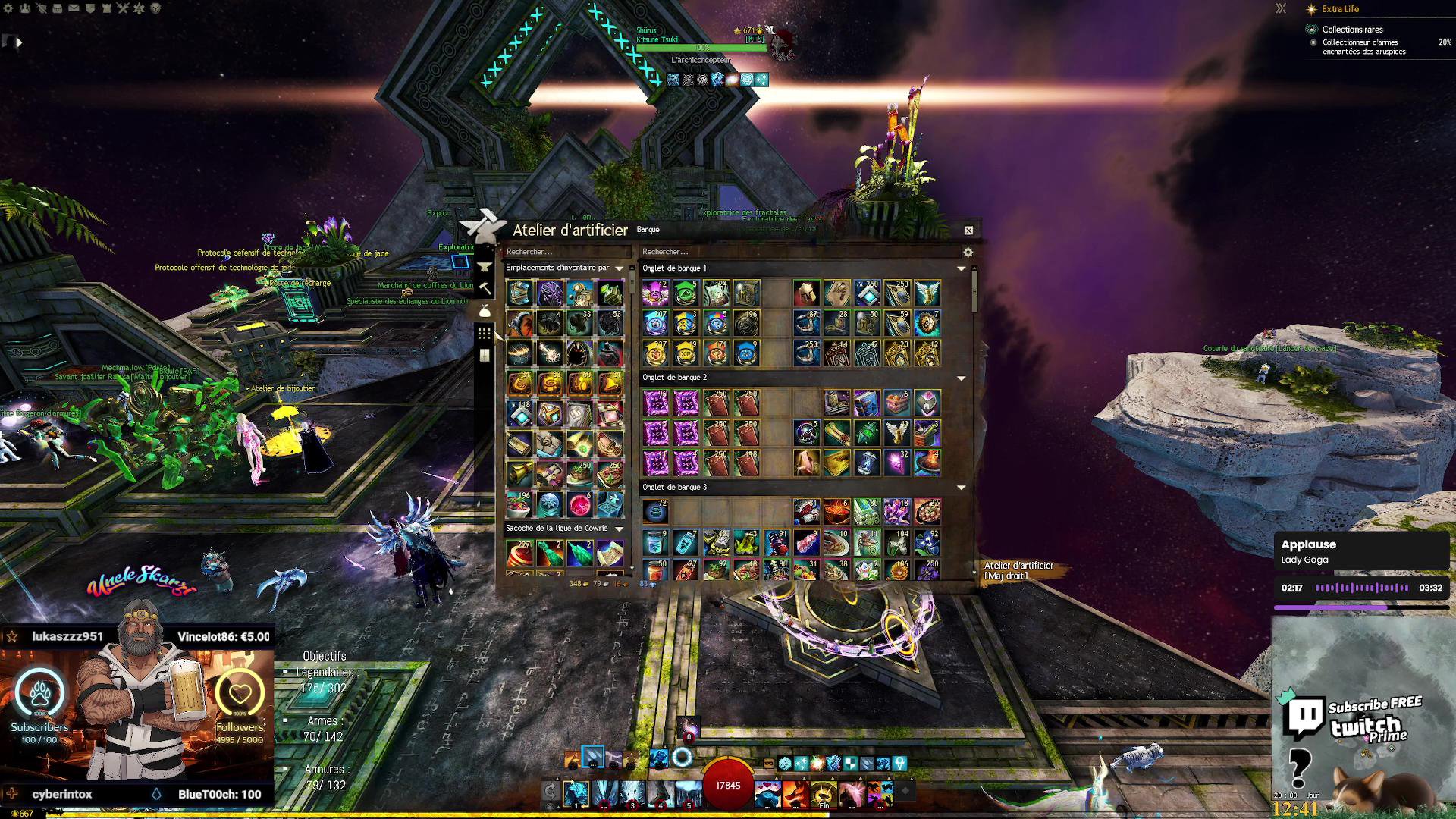Focus the bank Rechercher search box

pos(796,252)
